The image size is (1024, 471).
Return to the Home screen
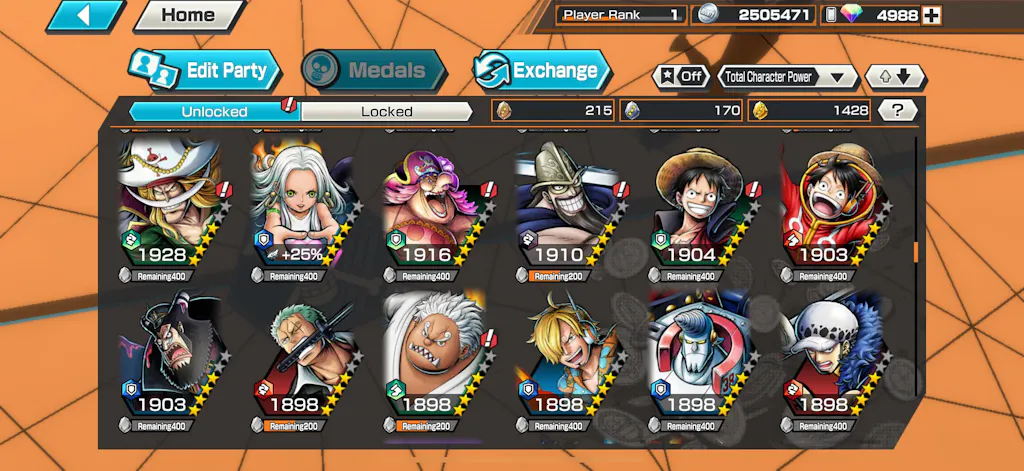tap(187, 15)
